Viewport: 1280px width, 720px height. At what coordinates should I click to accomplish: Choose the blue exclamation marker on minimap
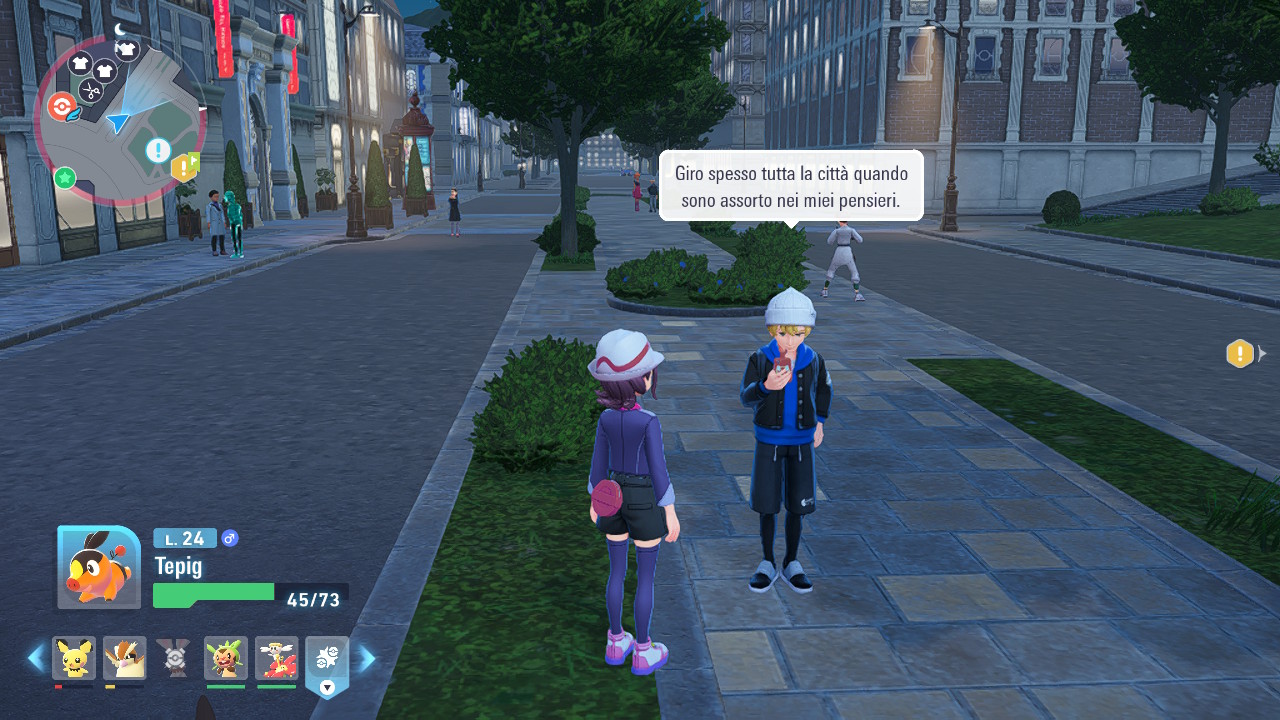click(x=158, y=150)
